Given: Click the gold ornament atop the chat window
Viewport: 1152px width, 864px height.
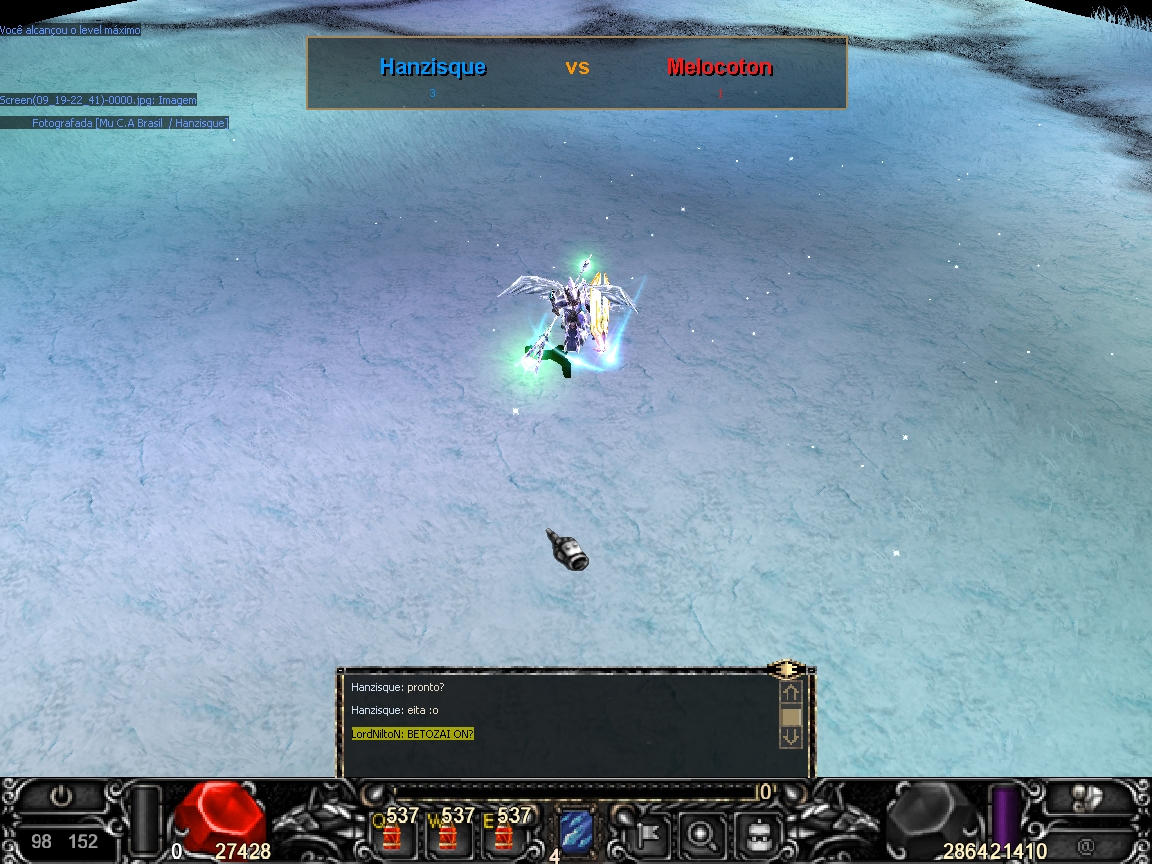Looking at the screenshot, I should [787, 669].
